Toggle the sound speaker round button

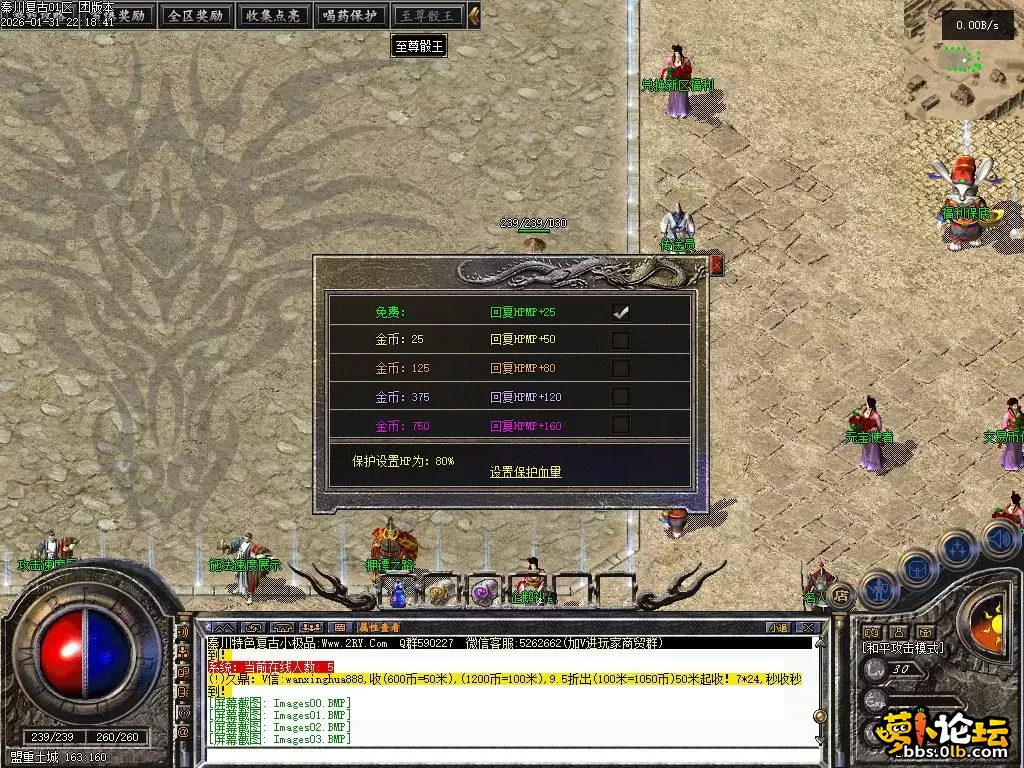pyautogui.click(x=1001, y=540)
